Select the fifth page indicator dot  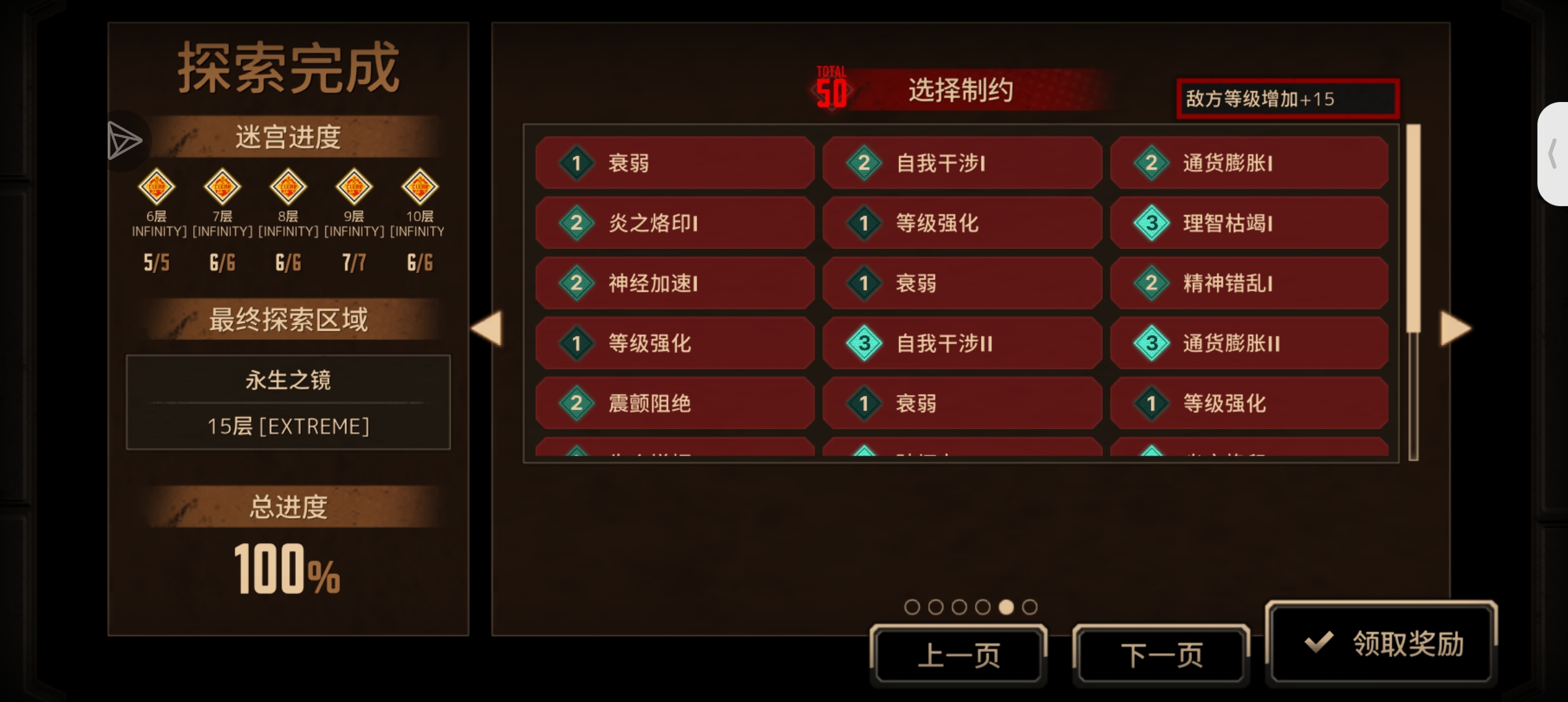pos(1007,606)
